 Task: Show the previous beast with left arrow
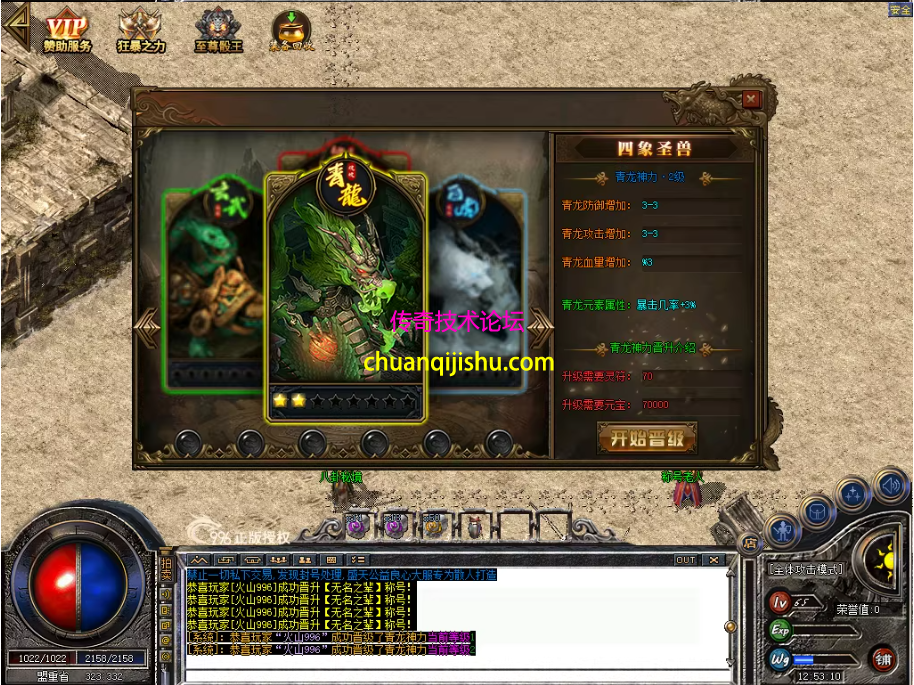(x=147, y=324)
